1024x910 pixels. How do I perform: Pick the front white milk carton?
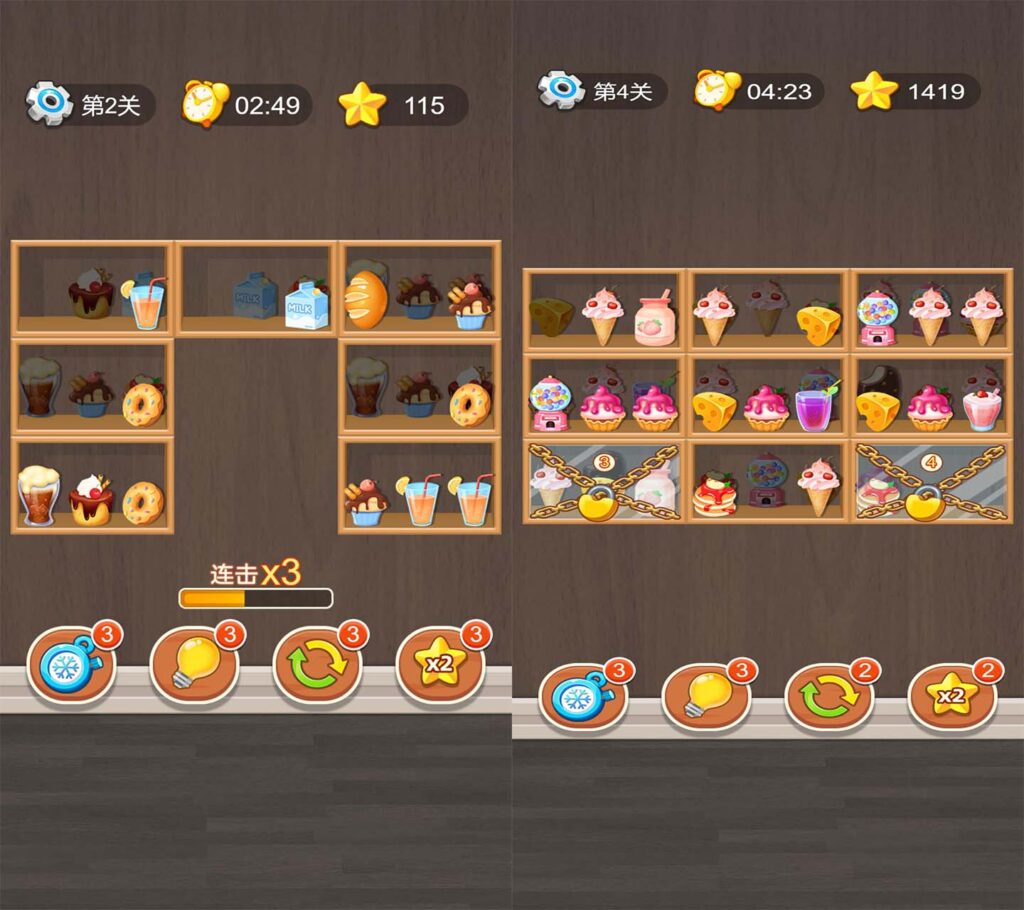(x=305, y=302)
